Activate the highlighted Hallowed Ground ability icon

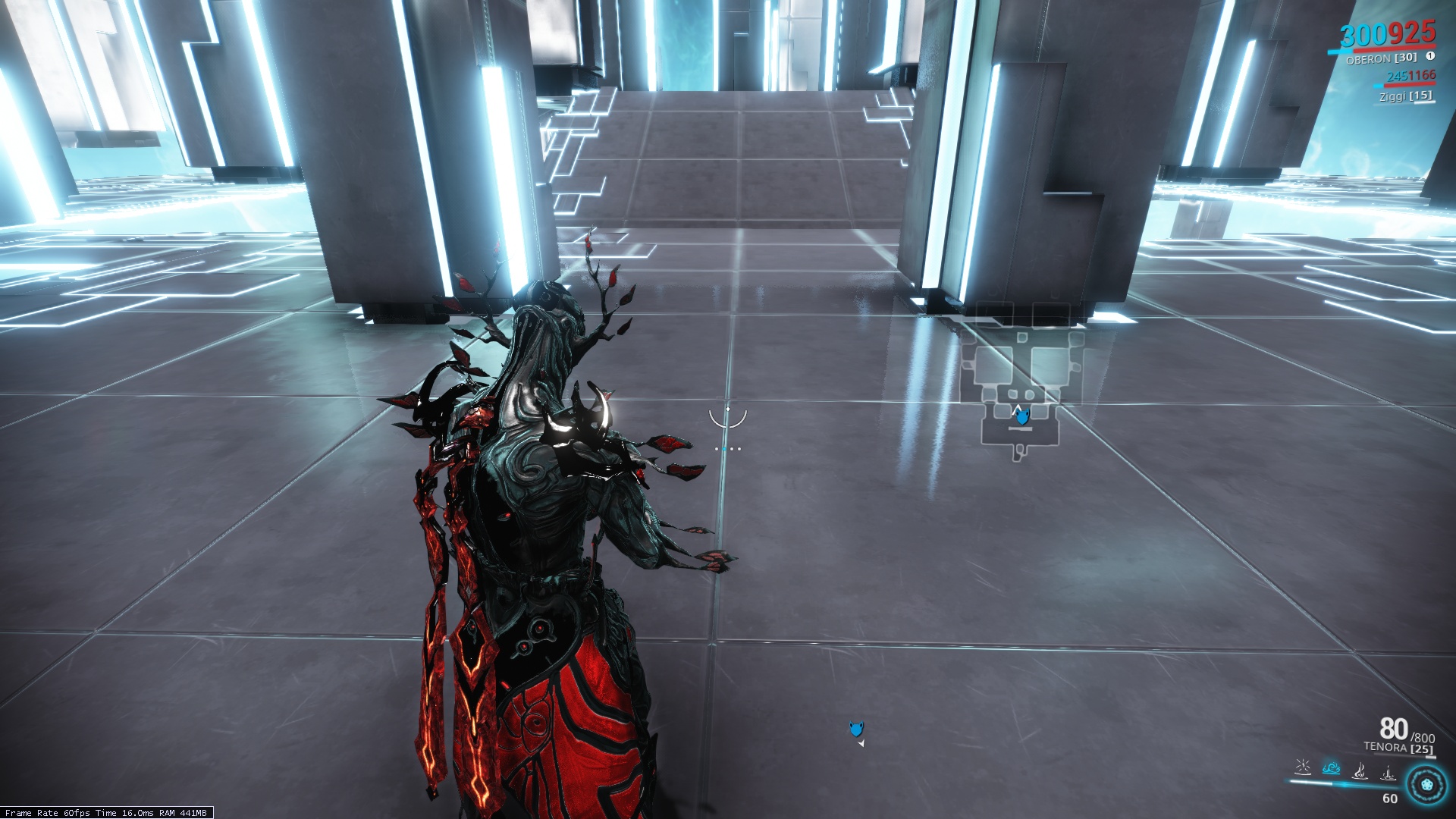[x=1331, y=769]
